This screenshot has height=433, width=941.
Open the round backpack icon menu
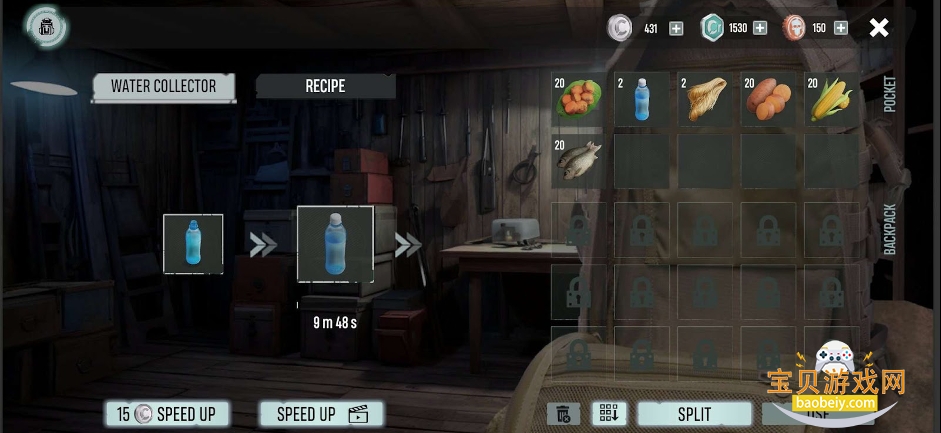(x=44, y=26)
